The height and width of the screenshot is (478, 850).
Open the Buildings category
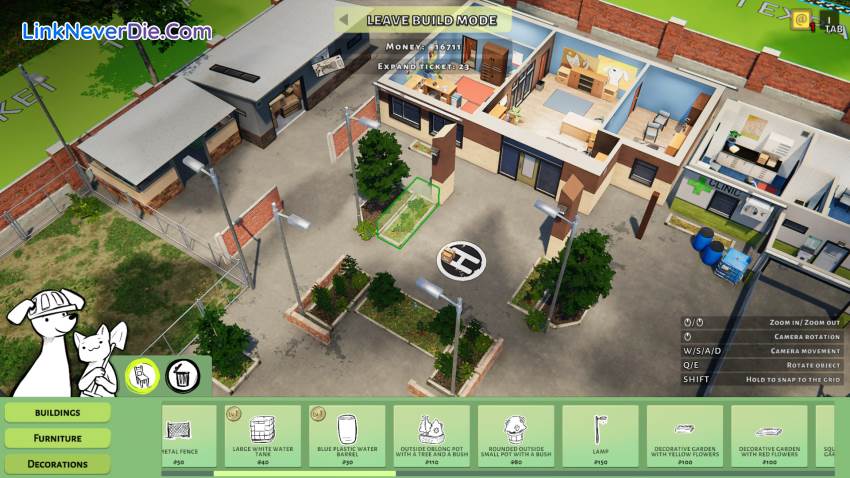(57, 412)
